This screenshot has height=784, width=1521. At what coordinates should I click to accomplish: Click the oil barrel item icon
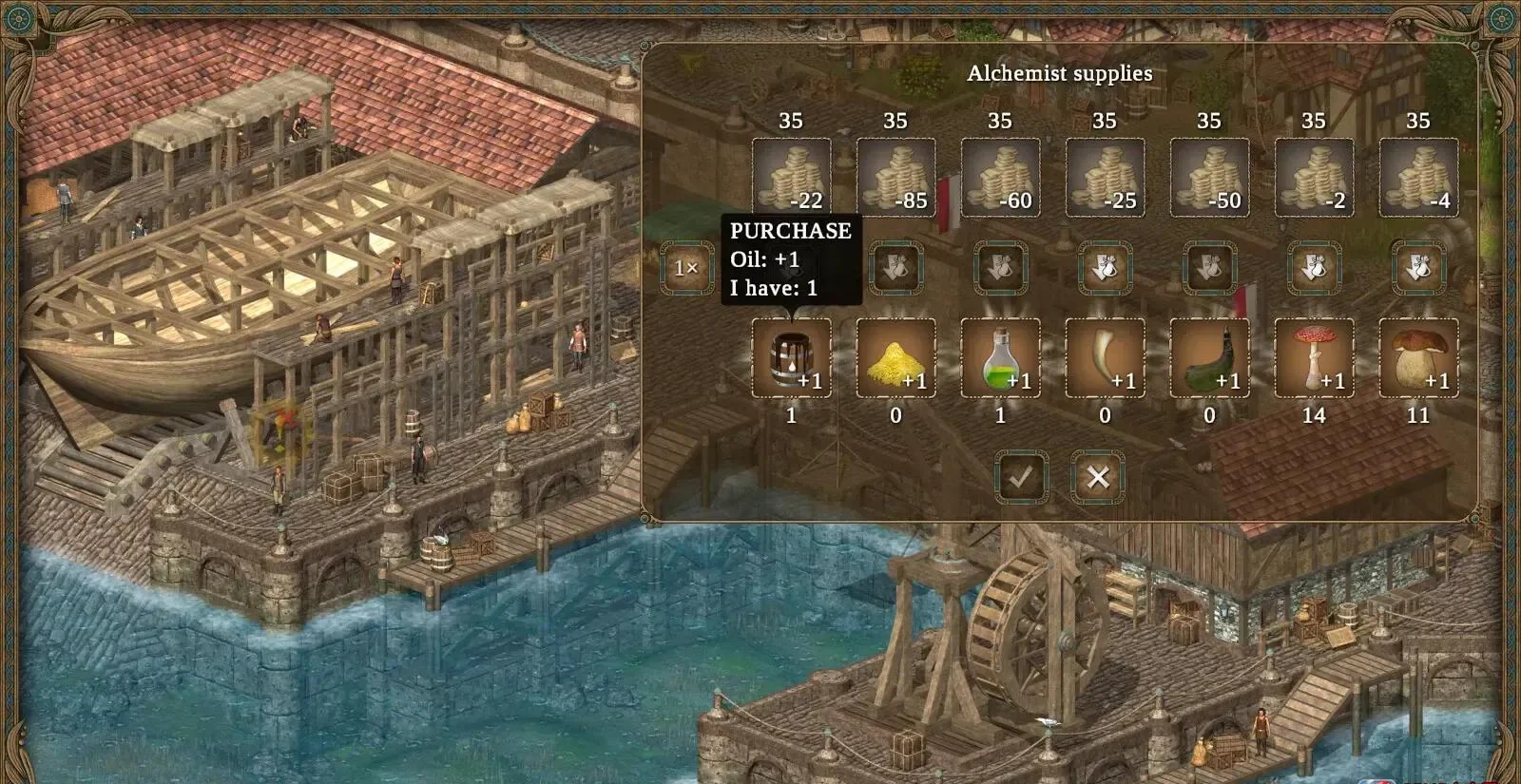point(793,361)
